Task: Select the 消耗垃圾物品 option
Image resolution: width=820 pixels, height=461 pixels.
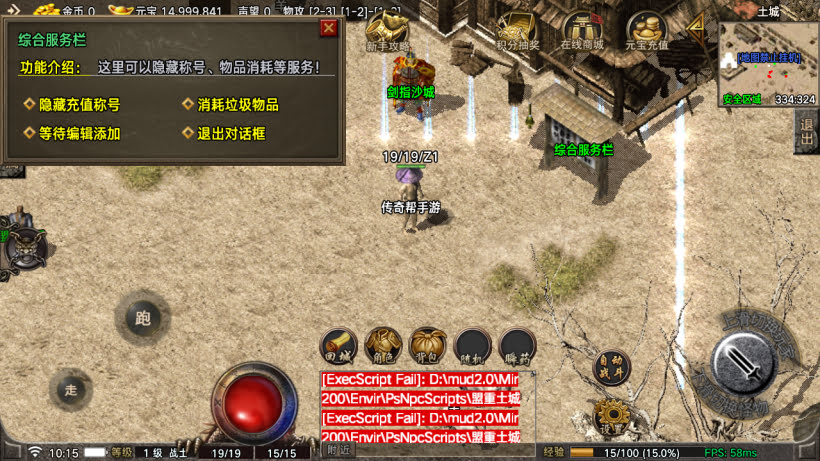Action: pos(237,105)
